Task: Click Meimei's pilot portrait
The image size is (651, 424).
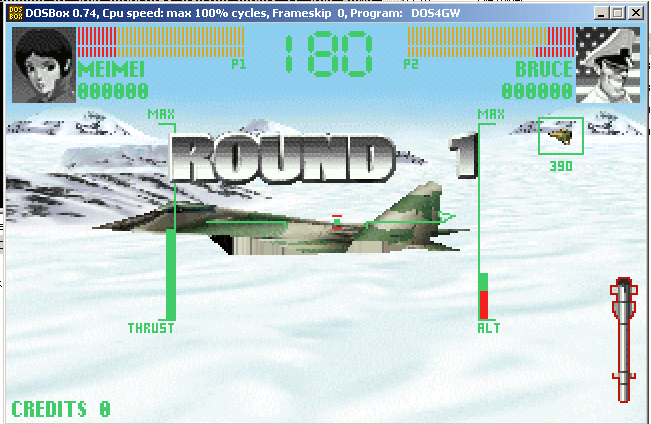Action: coord(43,65)
